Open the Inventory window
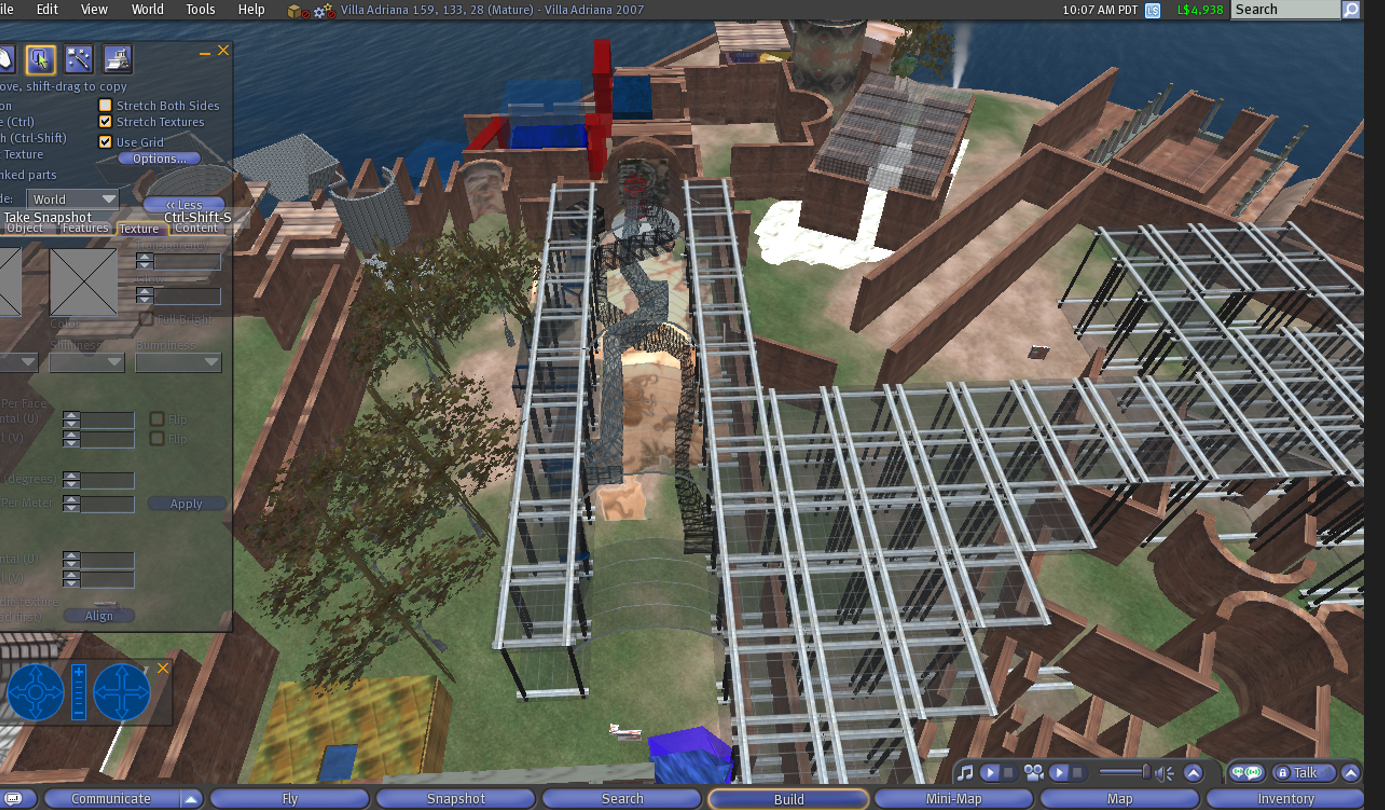 1285,798
